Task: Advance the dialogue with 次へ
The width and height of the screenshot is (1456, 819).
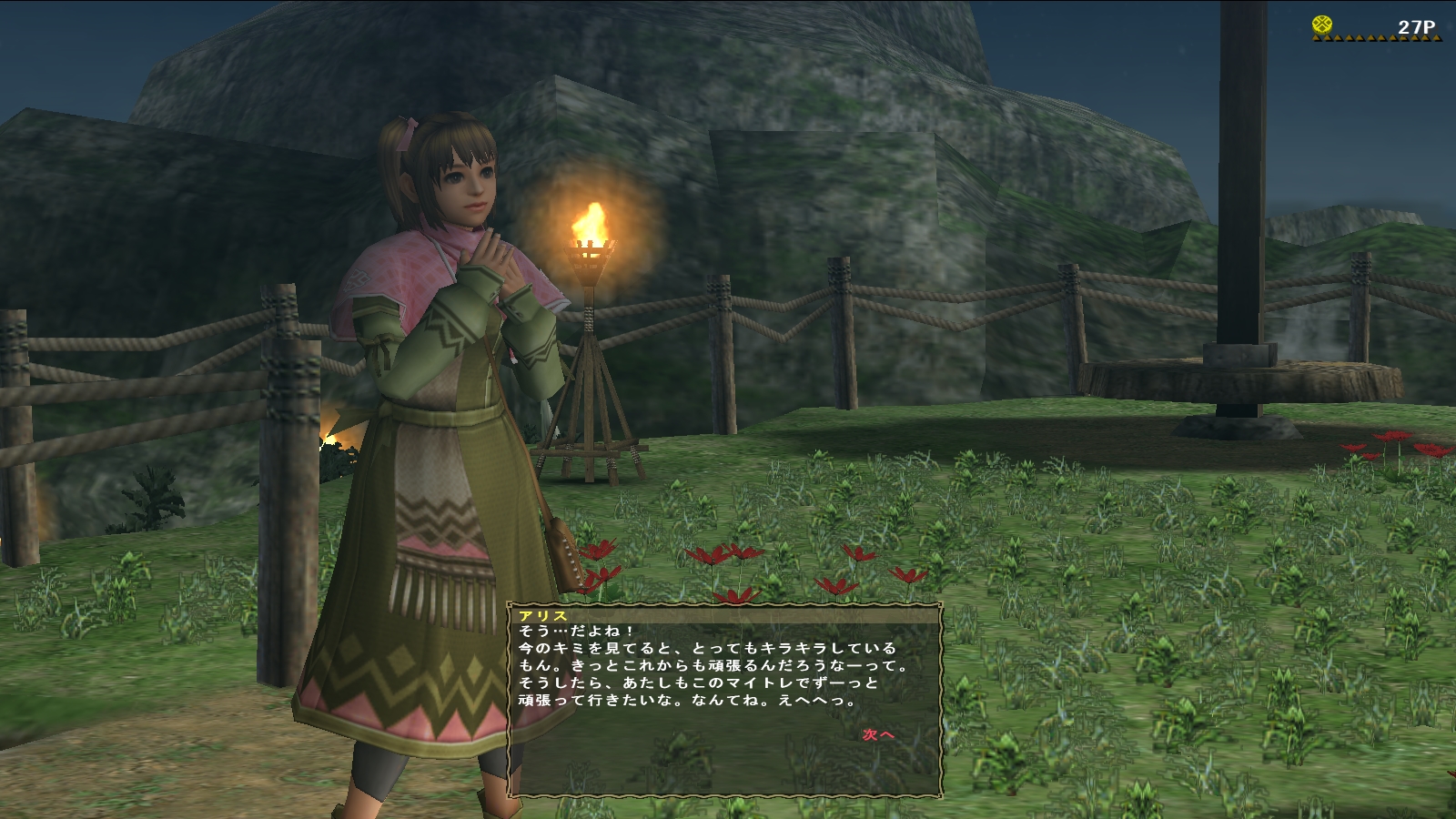Action: [x=878, y=734]
